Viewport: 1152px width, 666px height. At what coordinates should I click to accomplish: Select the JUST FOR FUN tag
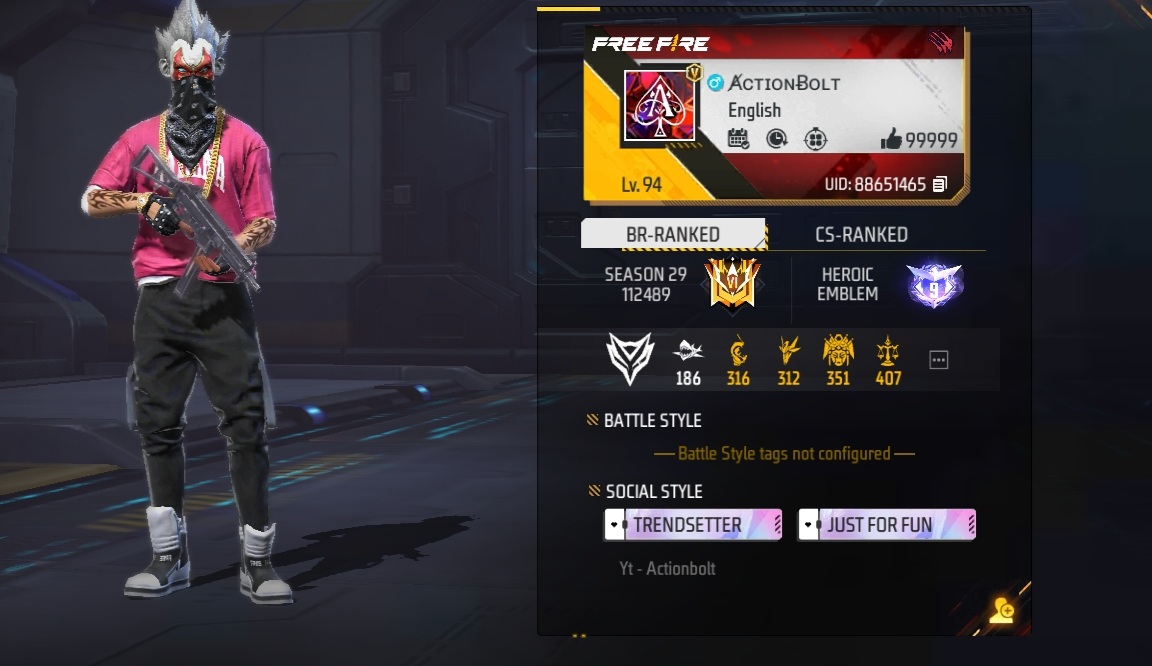click(x=886, y=525)
